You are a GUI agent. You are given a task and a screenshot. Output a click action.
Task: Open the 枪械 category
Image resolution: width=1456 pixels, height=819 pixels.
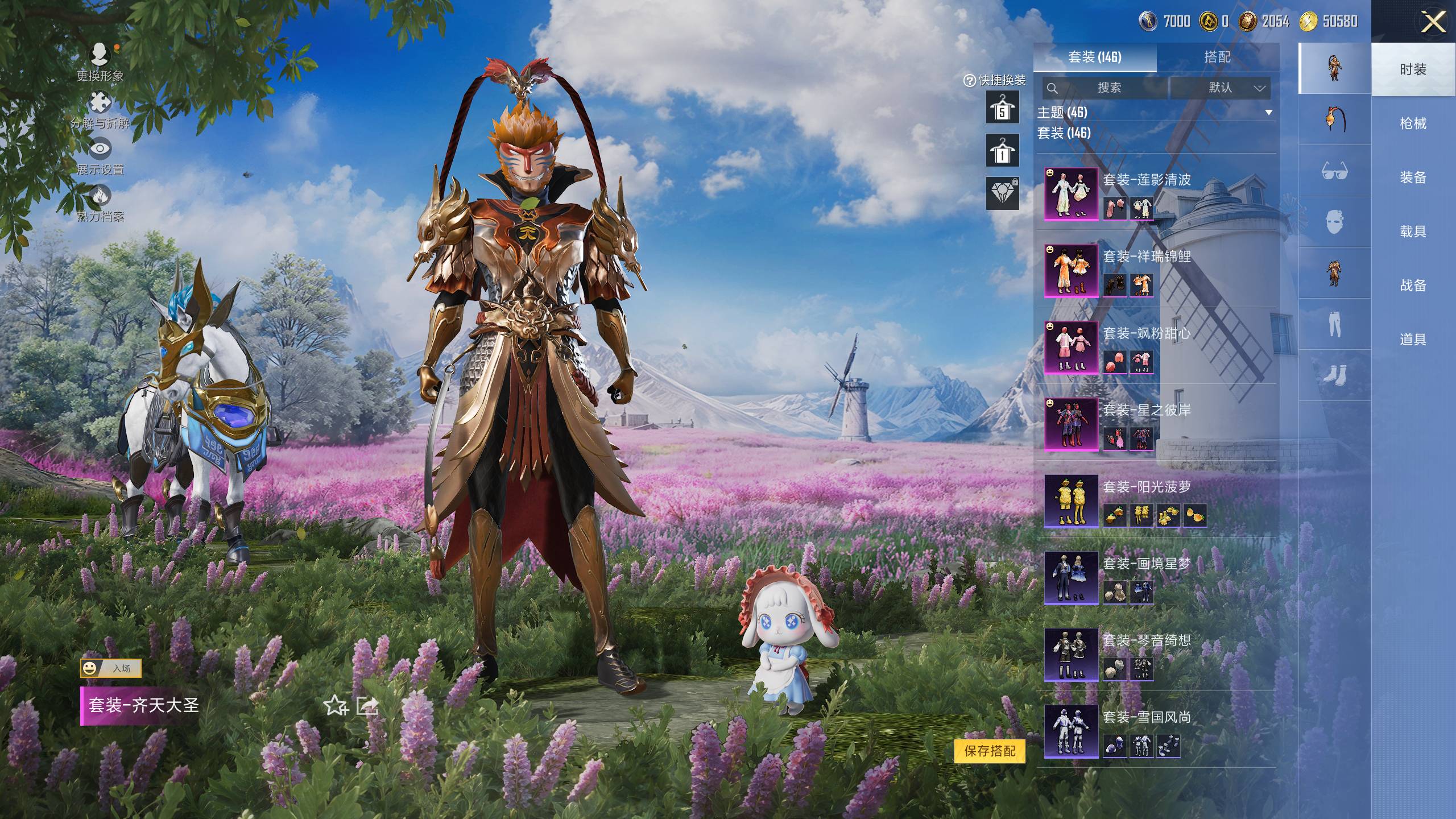[x=1413, y=123]
